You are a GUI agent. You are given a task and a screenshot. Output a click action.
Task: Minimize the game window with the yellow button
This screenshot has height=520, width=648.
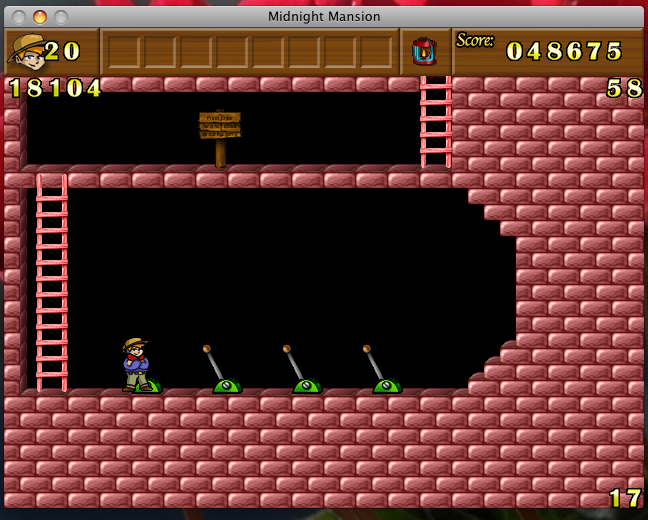tap(40, 17)
